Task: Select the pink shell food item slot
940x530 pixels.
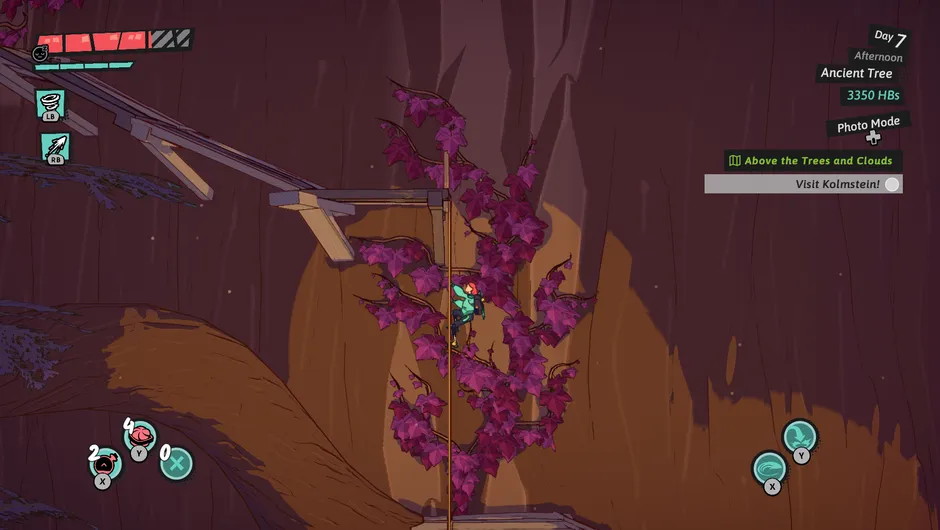Action: coord(141,435)
